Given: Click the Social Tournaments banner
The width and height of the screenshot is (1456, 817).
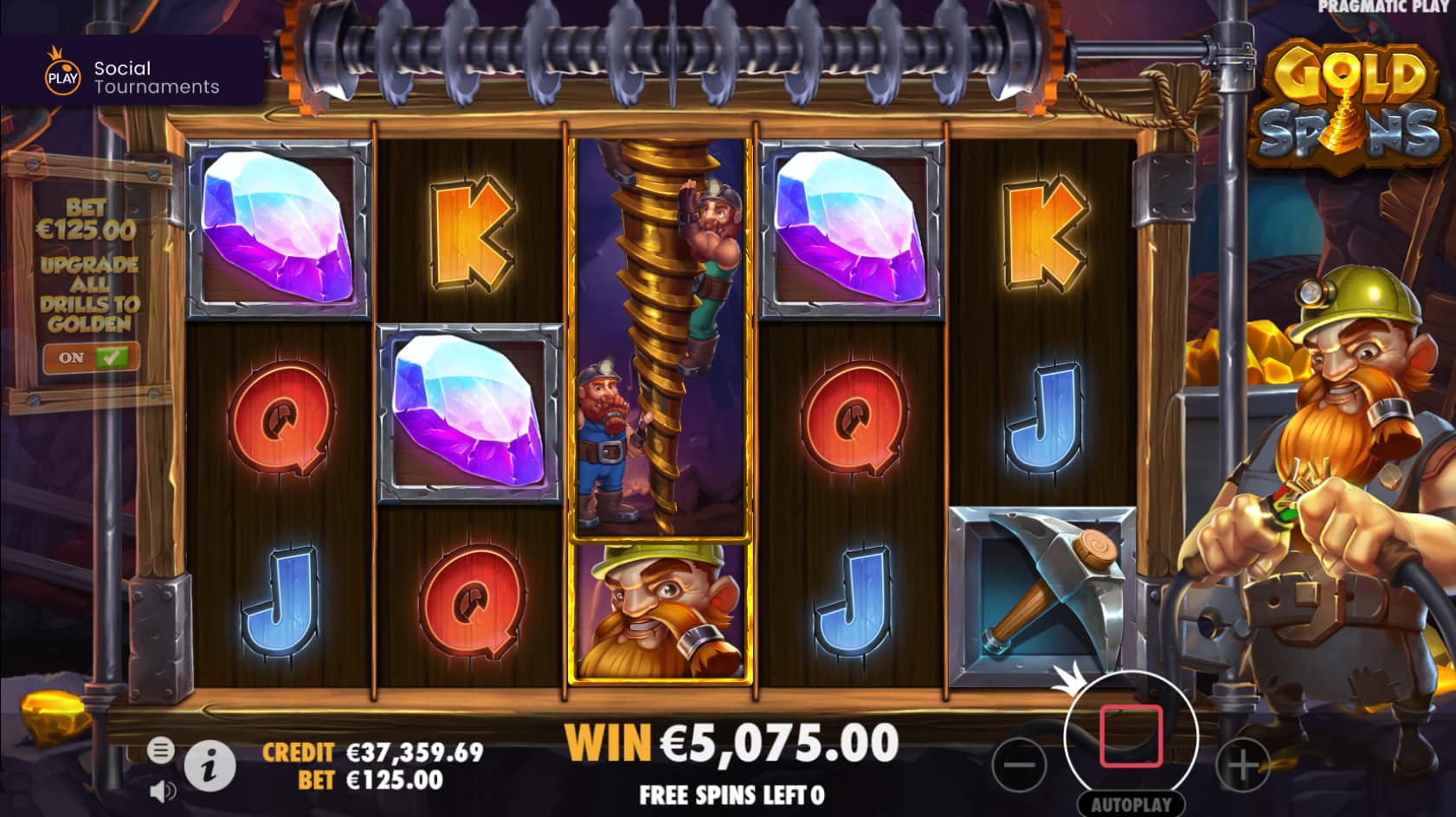Looking at the screenshot, I should (x=134, y=75).
